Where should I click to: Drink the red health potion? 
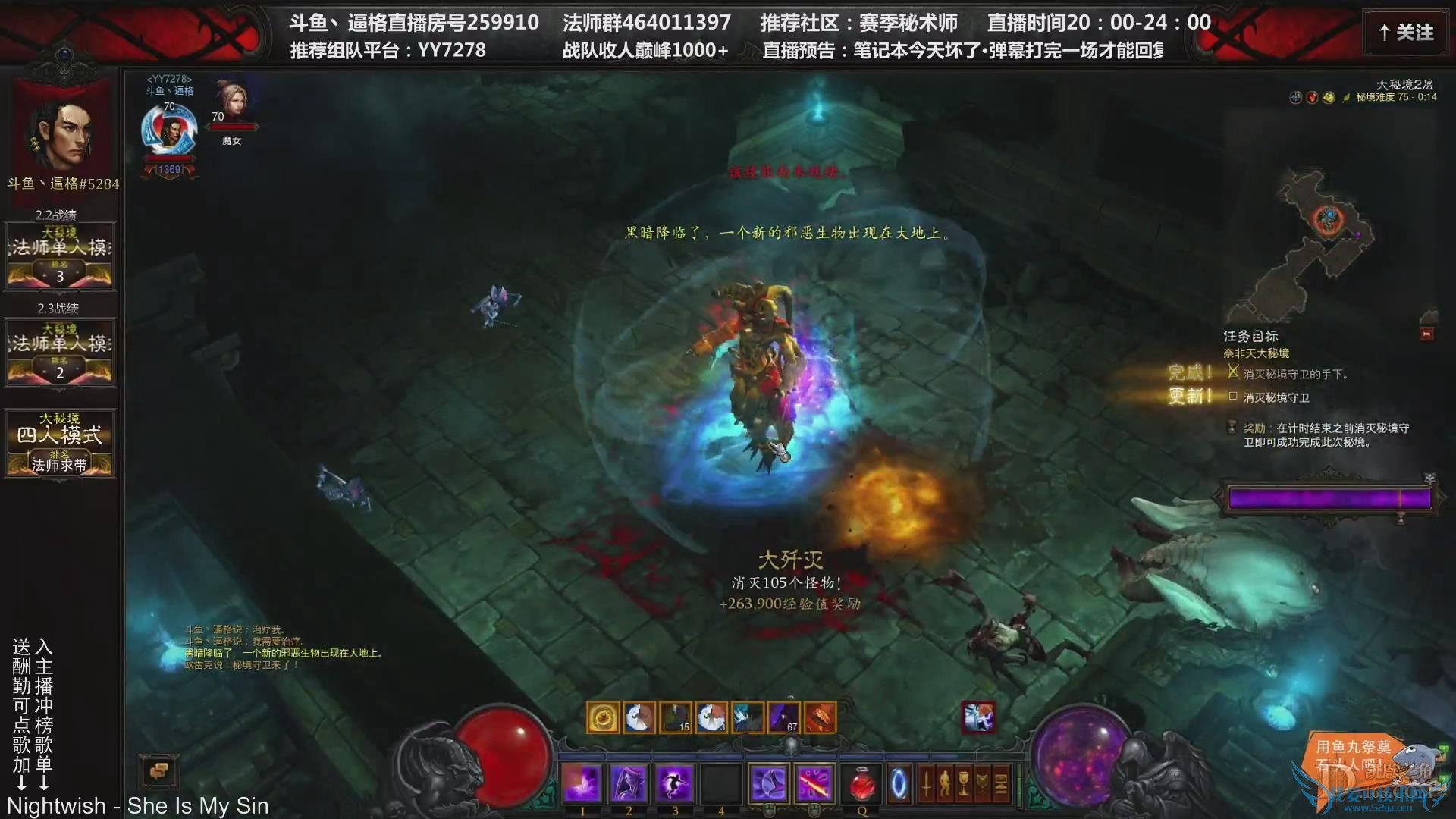coord(861,784)
